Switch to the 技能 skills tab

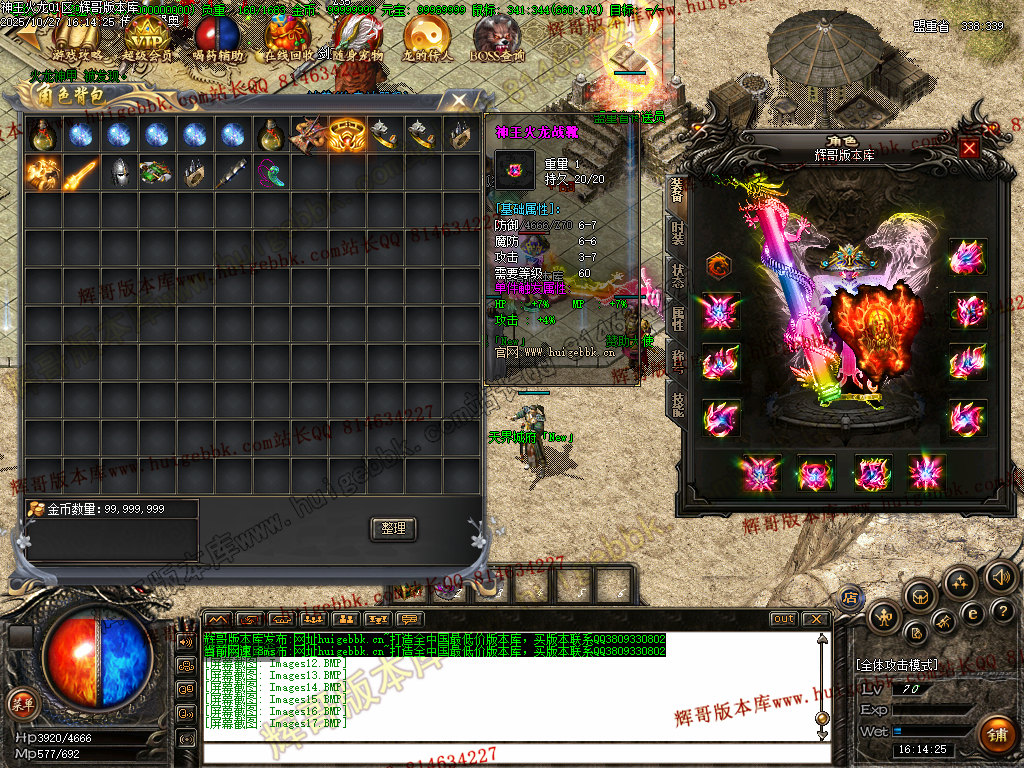tap(677, 405)
